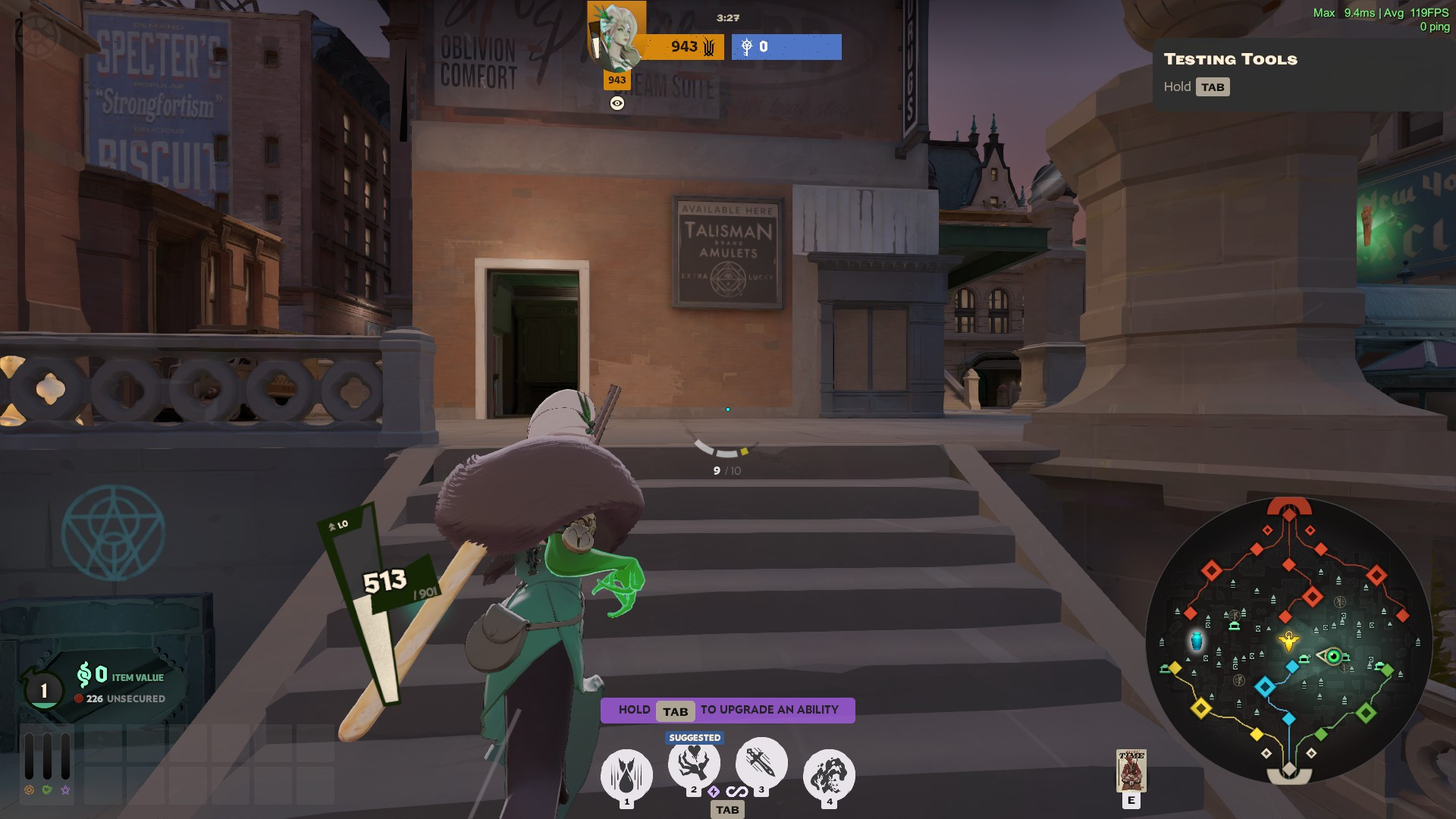Viewport: 1456px width, 819px height.
Task: Open the Testing Tools panel
Action: click(1230, 59)
